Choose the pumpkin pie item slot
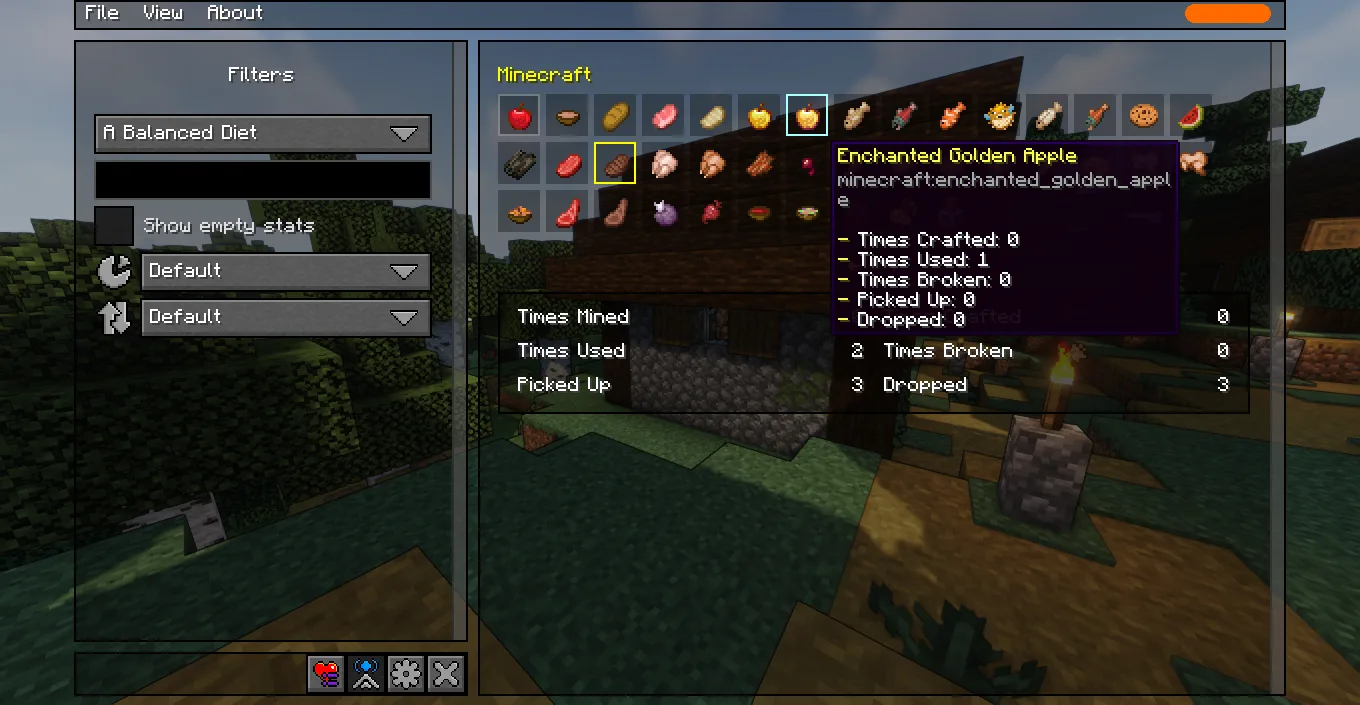Screen dimensions: 1360x705 [x=519, y=211]
